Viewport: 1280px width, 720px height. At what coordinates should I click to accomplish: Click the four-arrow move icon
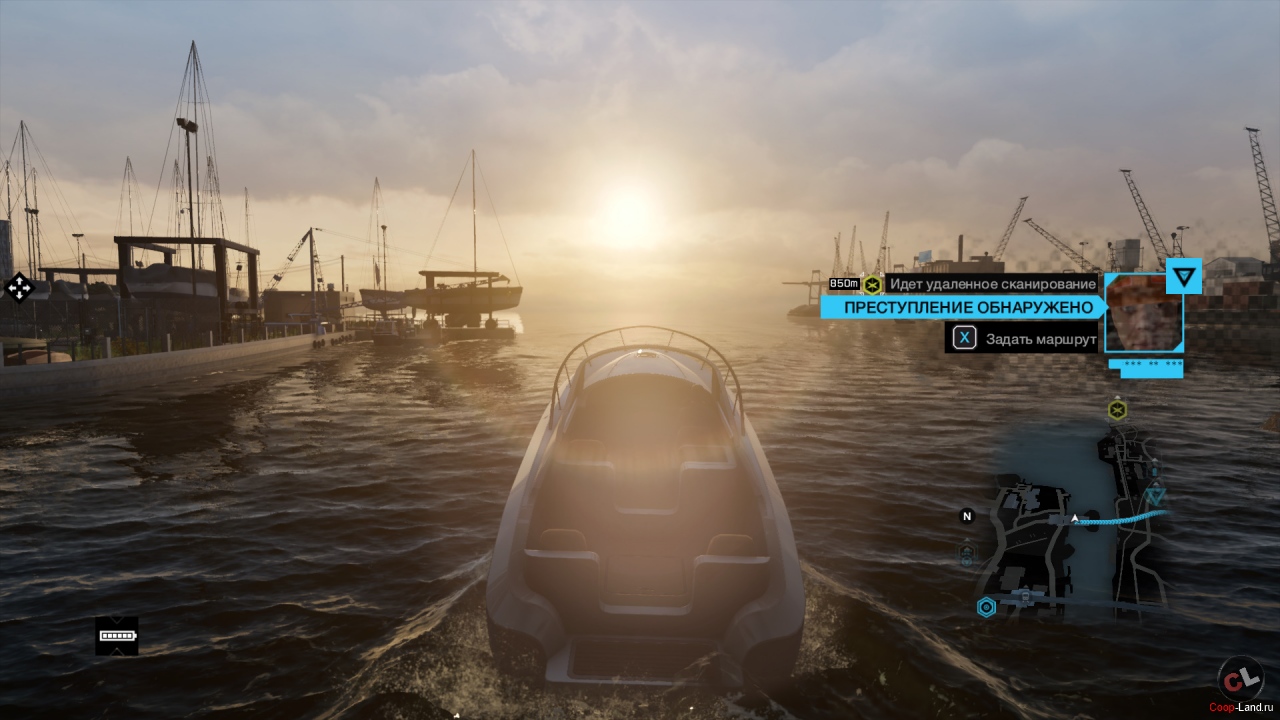[x=18, y=288]
